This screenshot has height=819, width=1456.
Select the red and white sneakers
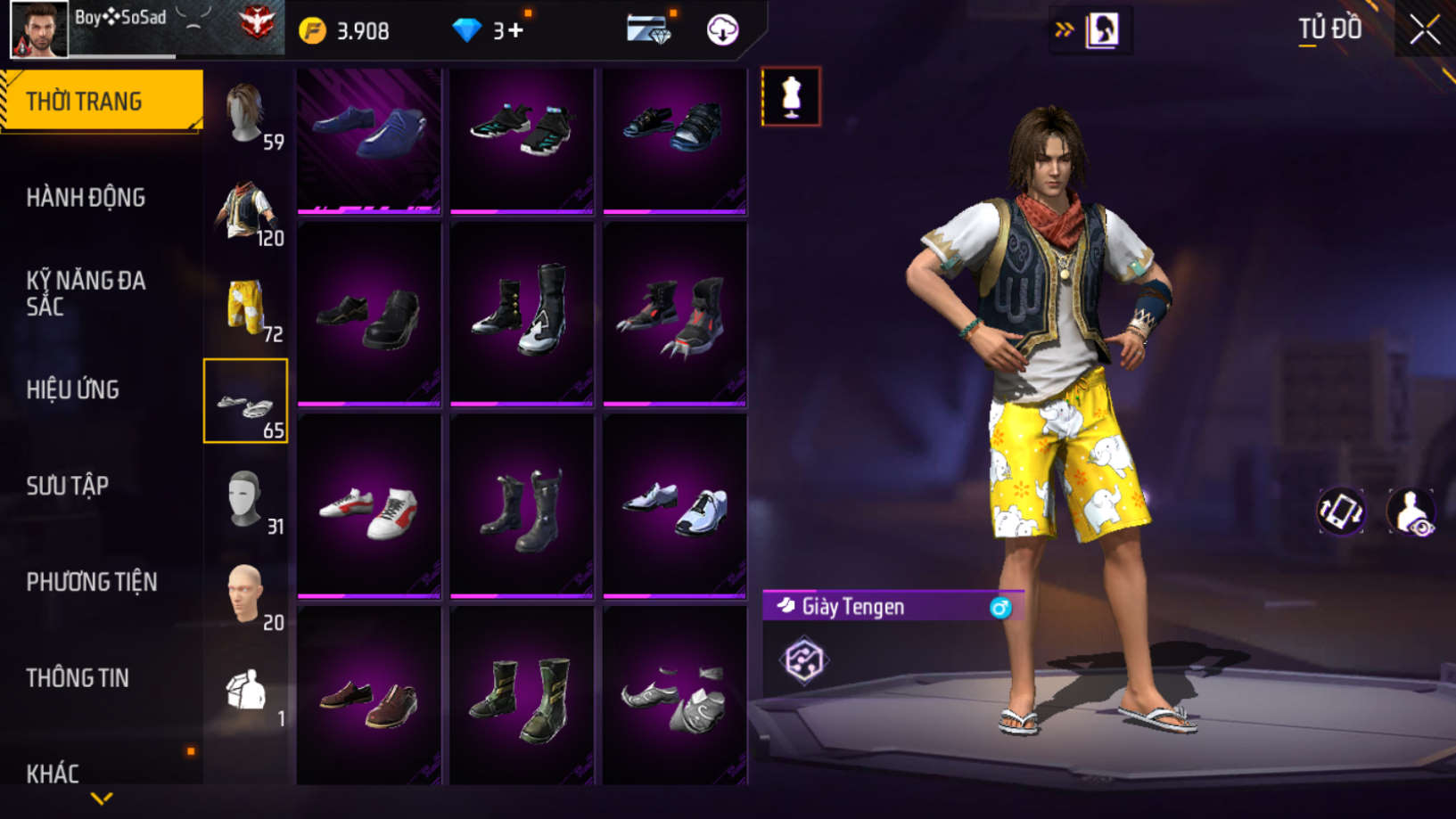369,510
